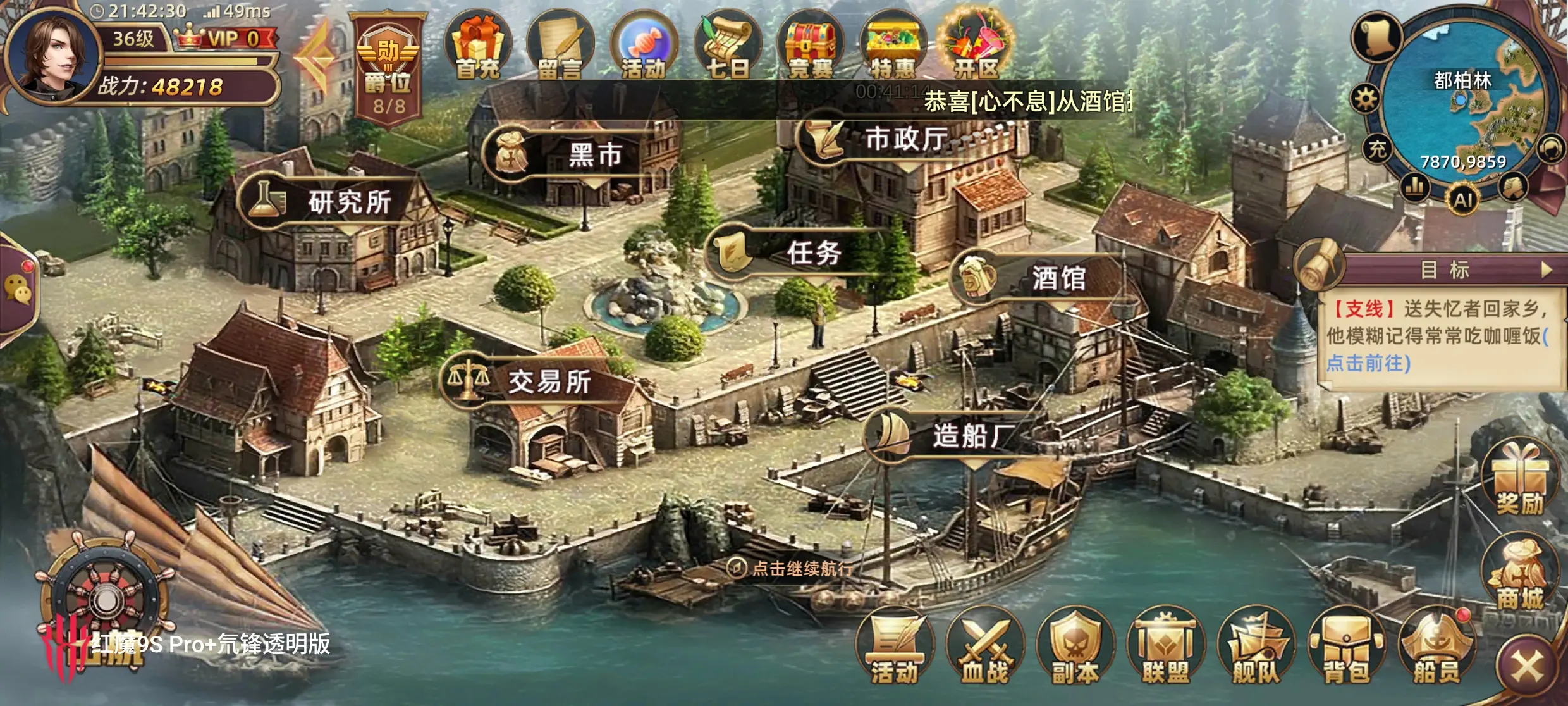Click the 勋爵位 banner showing 8/8 progress
The width and height of the screenshot is (1568, 706).
[388, 66]
